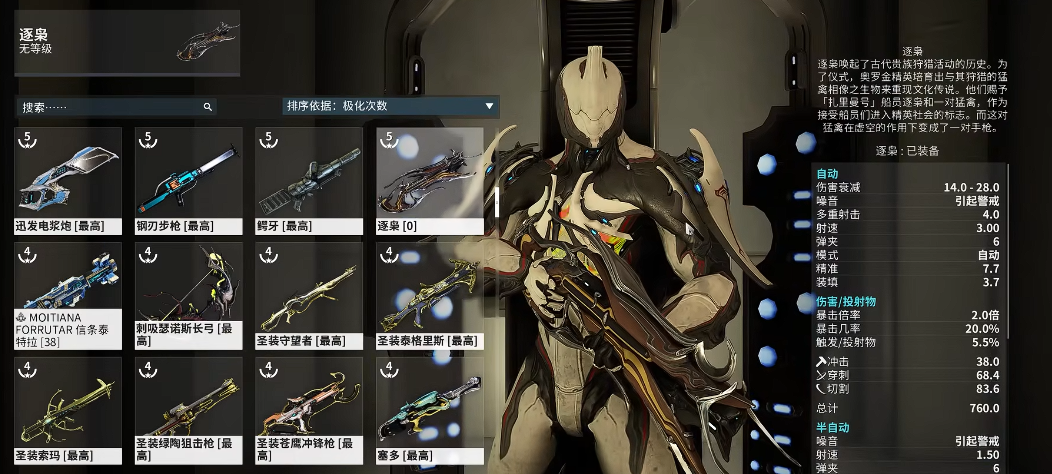This screenshot has height=474, width=1052.
Task: Choose the 刺吸瑟诺斯长弓 bow tile
Action: pos(188,295)
